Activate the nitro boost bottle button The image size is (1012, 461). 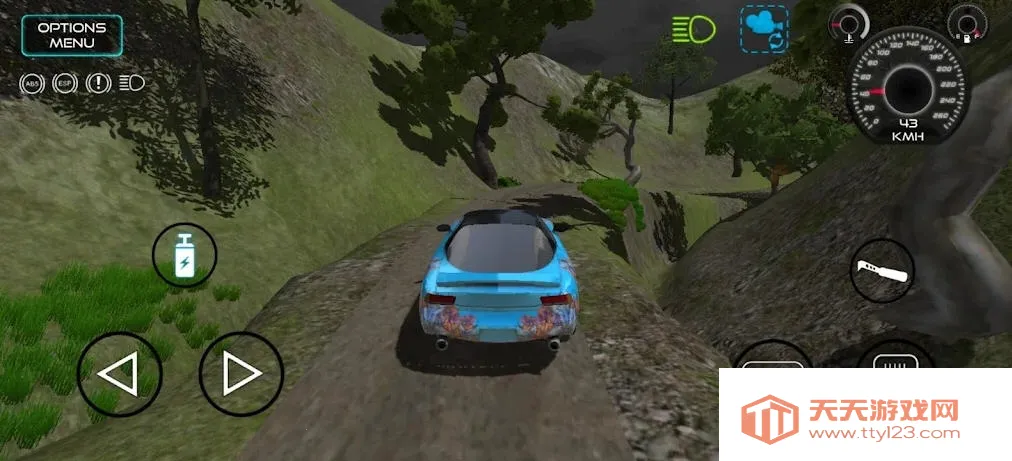(x=184, y=254)
